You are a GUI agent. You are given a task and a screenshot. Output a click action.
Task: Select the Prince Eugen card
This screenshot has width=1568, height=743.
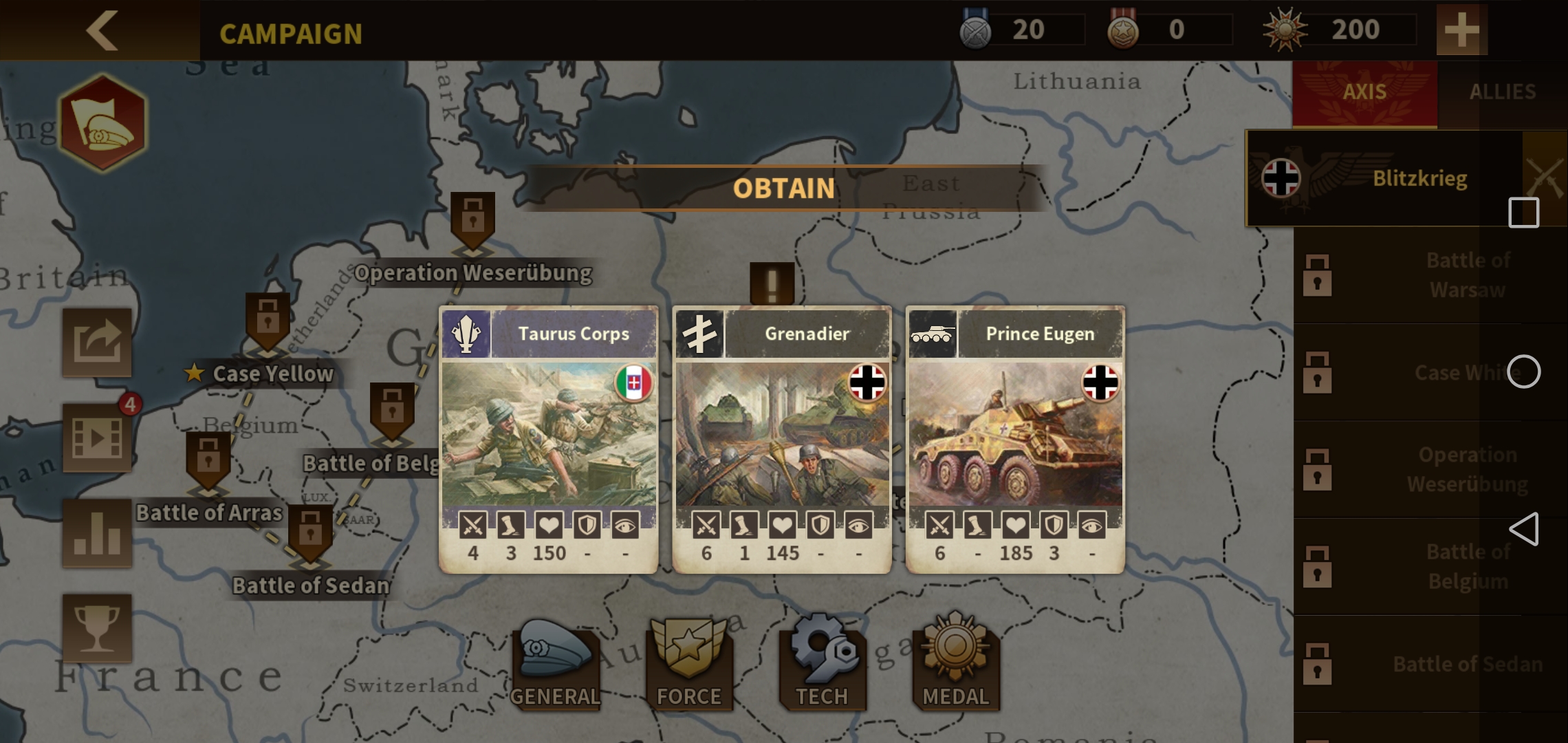pyautogui.click(x=1015, y=439)
